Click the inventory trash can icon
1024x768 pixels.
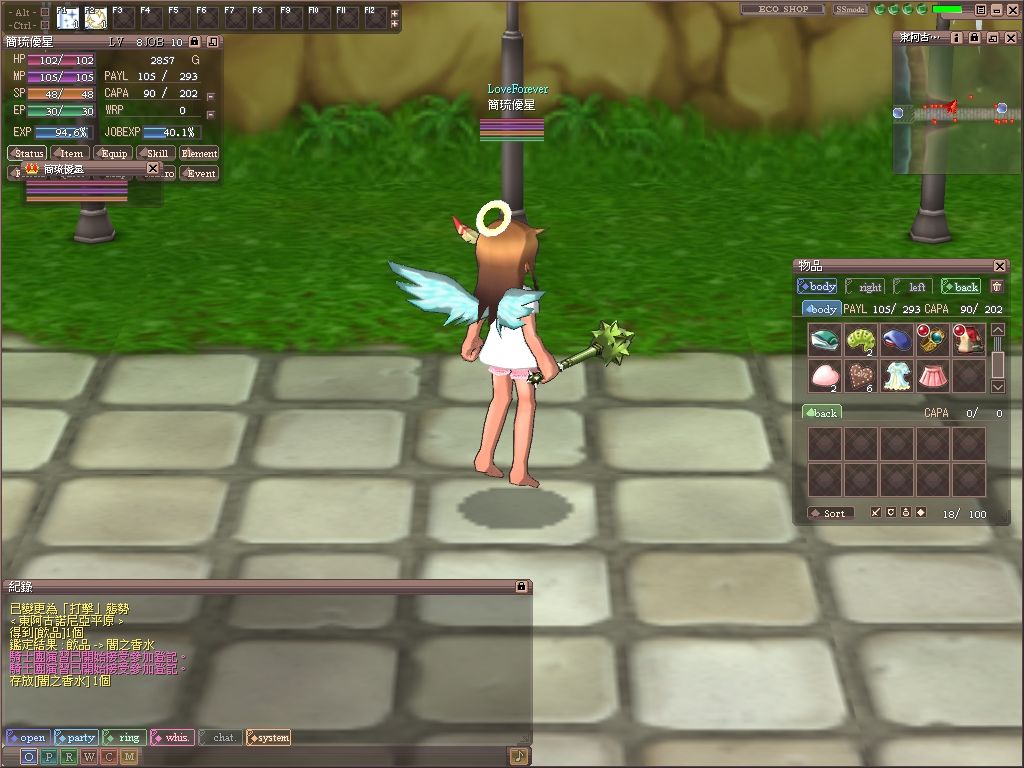click(x=996, y=287)
